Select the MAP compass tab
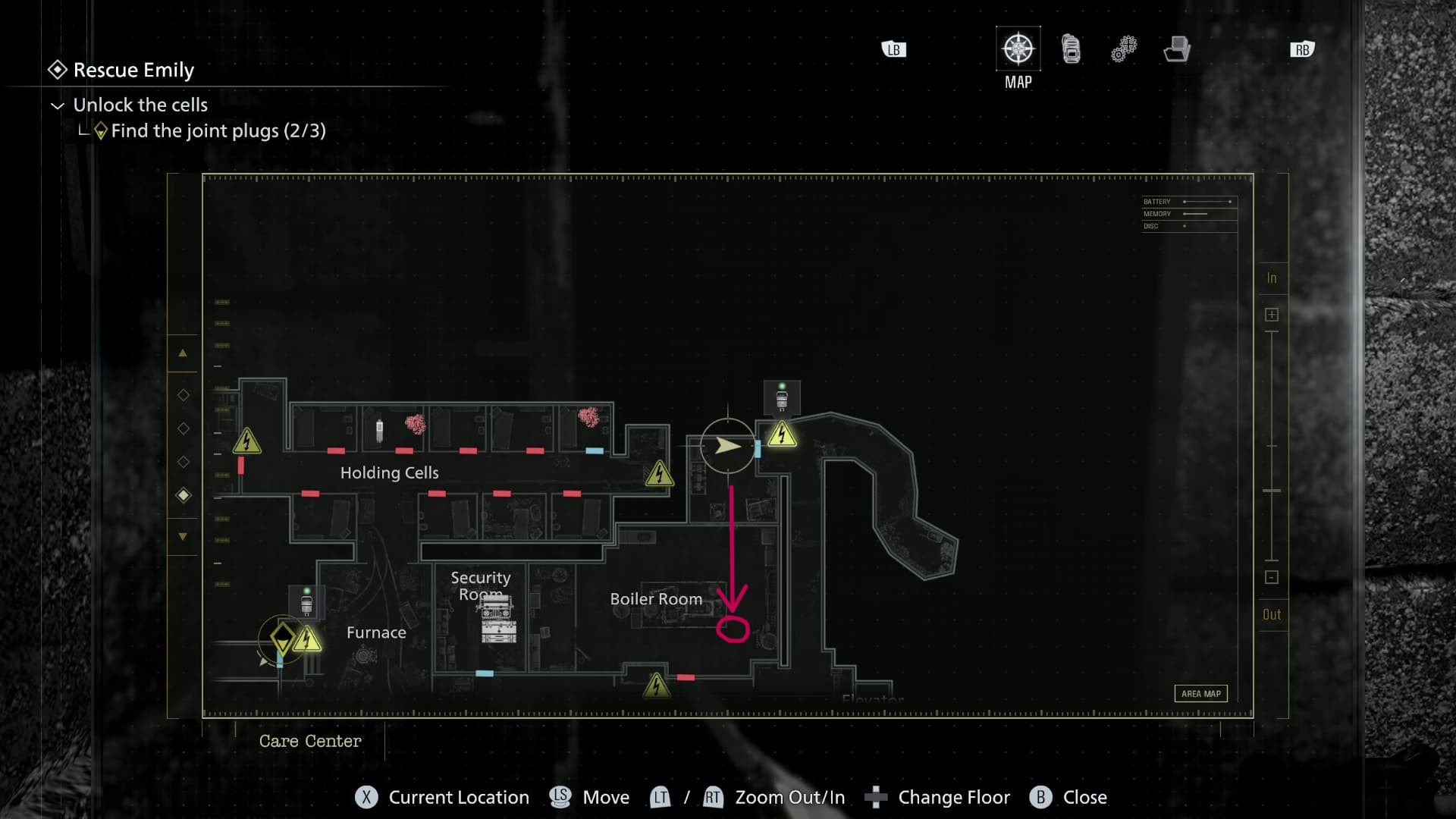This screenshot has width=1456, height=819. (1018, 49)
